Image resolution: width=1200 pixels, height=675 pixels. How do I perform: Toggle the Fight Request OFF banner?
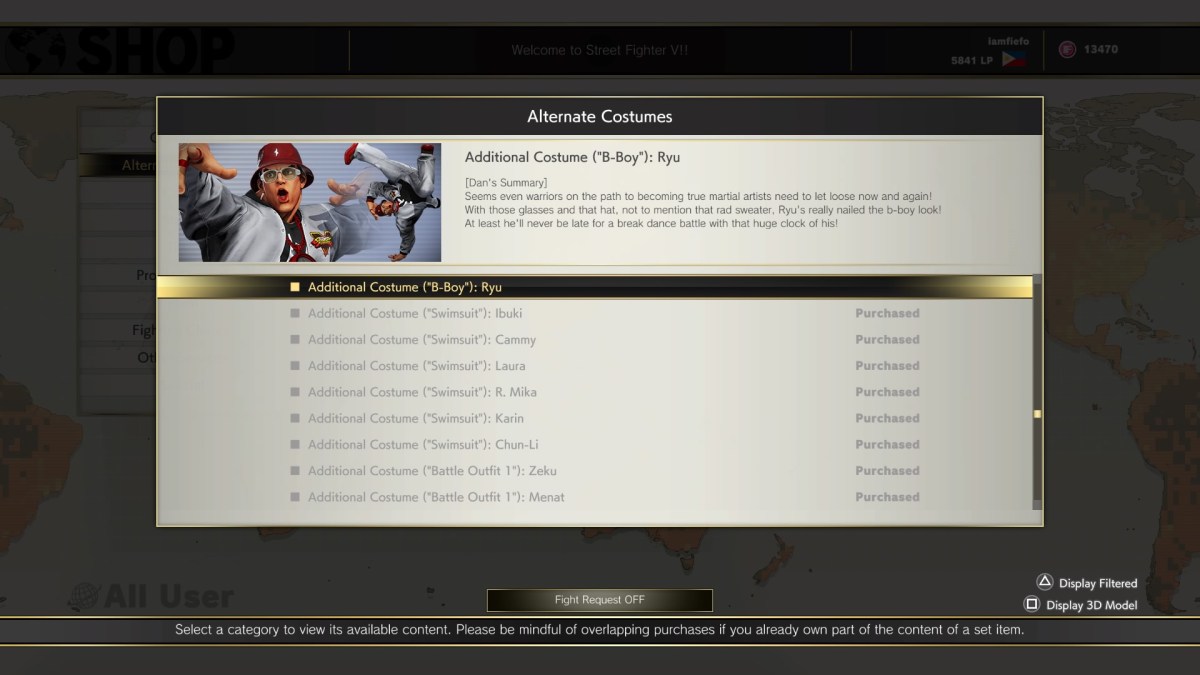point(600,600)
